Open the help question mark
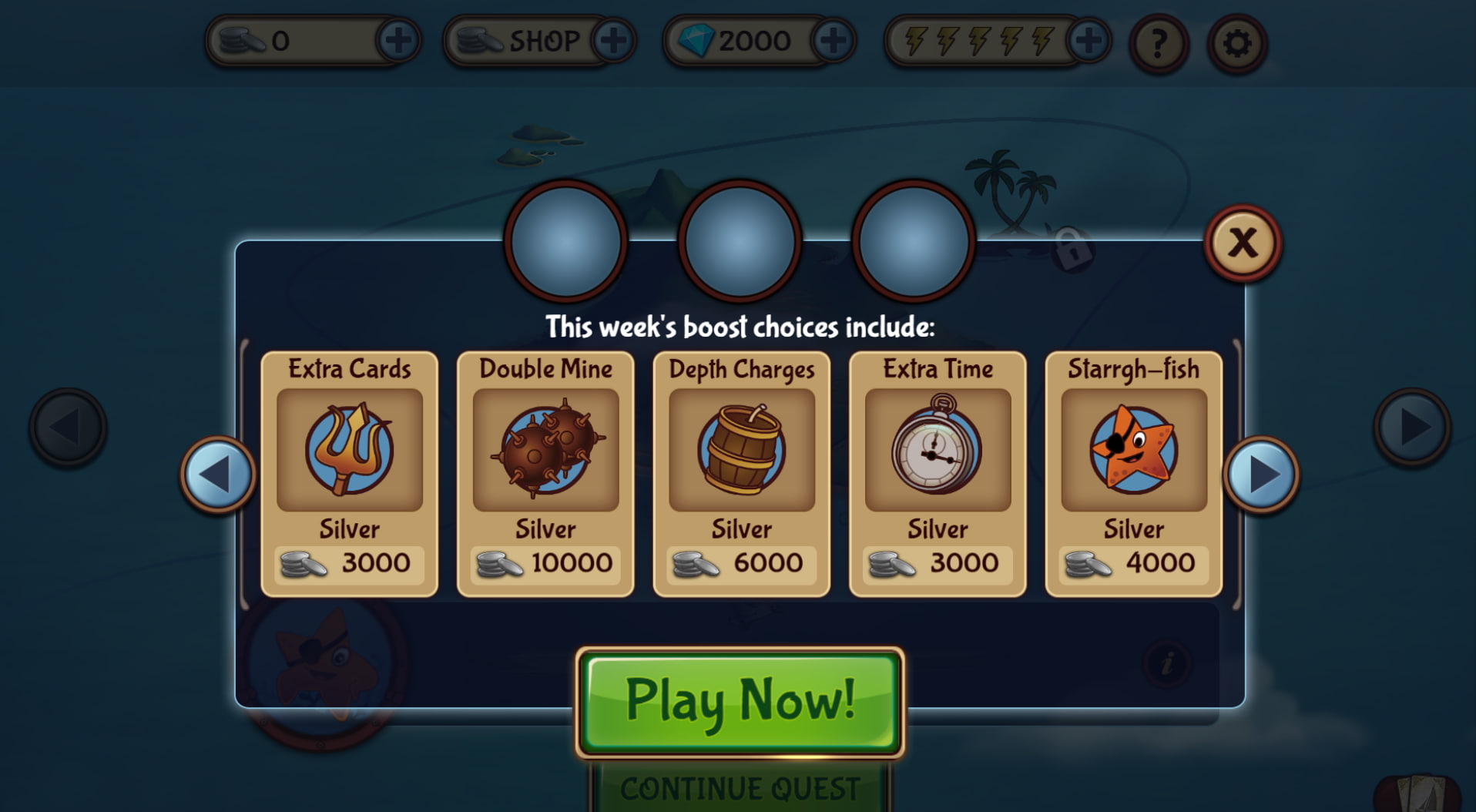Viewport: 1476px width, 812px height. coord(1156,44)
